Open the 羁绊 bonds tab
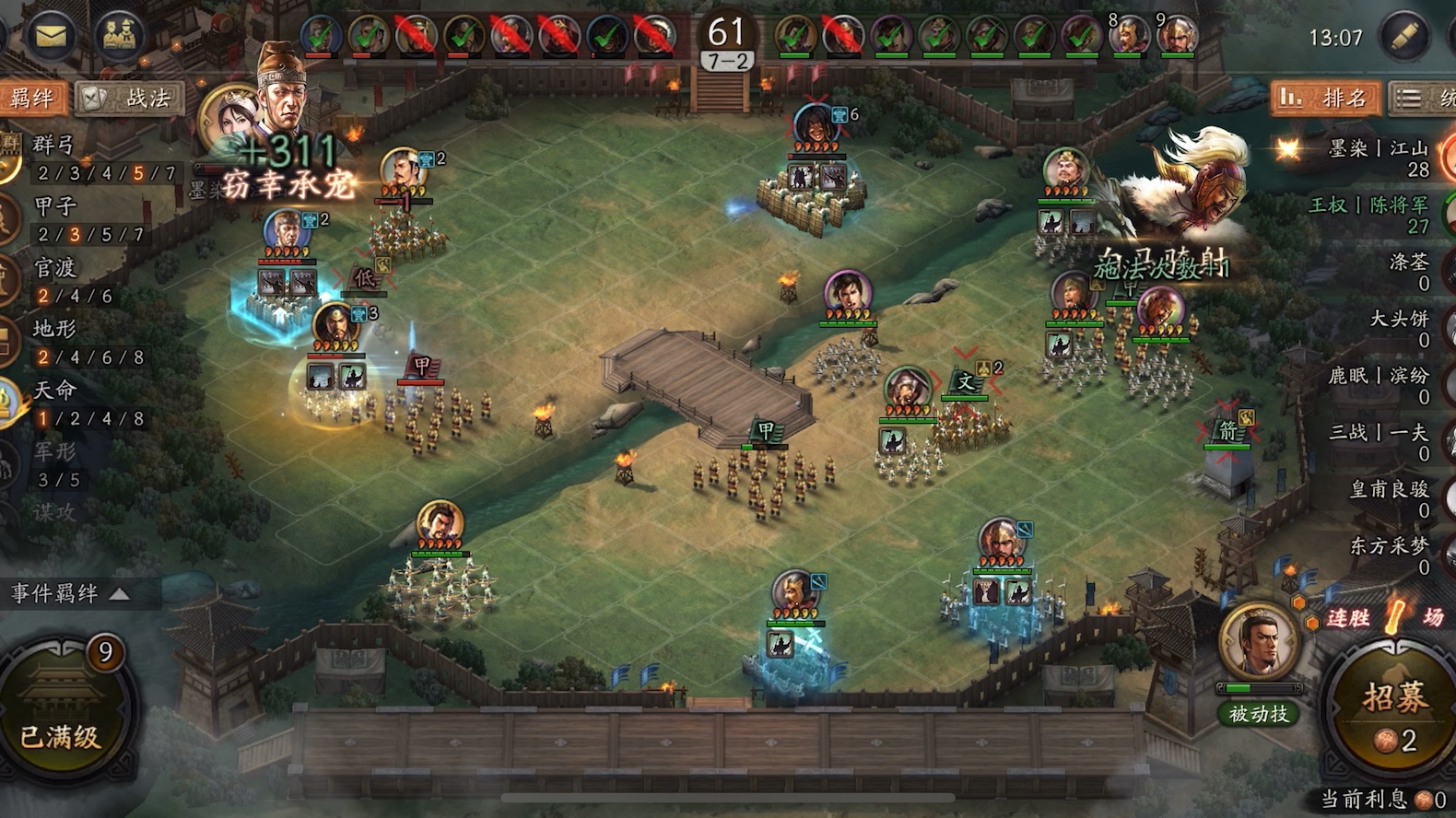The width and height of the screenshot is (1456, 818). [32, 98]
